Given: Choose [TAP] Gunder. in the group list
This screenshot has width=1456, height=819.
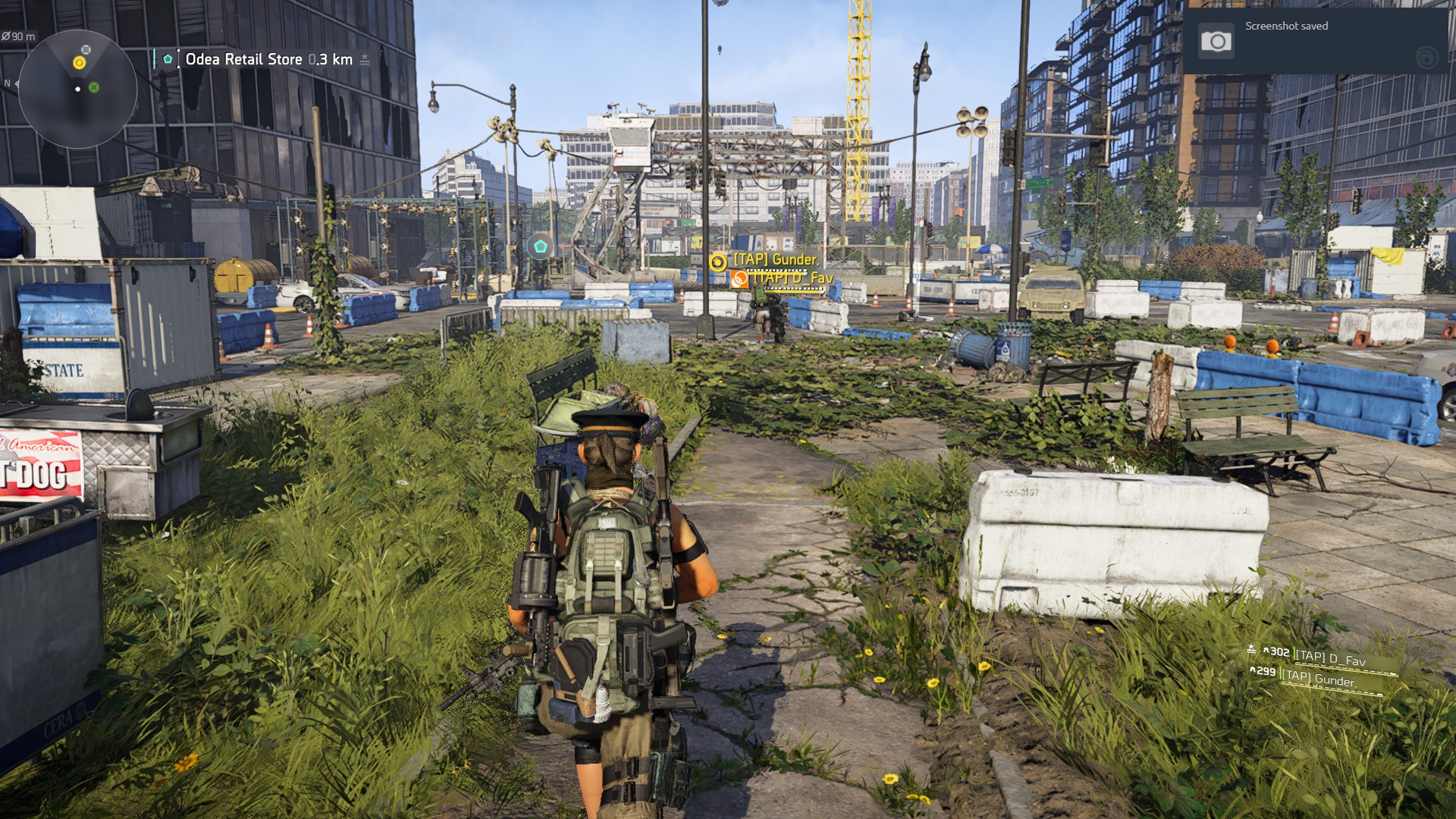Looking at the screenshot, I should click(1318, 678).
